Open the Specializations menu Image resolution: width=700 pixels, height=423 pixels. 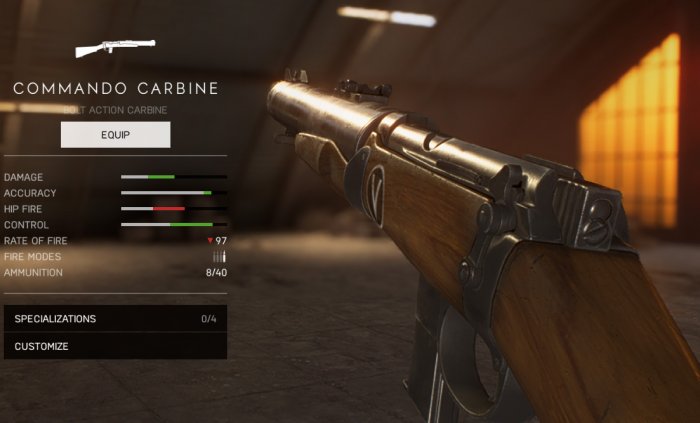tap(115, 319)
